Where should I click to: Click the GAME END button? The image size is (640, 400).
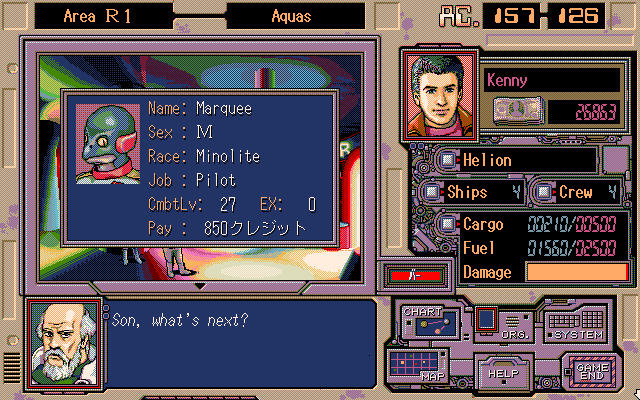click(585, 371)
